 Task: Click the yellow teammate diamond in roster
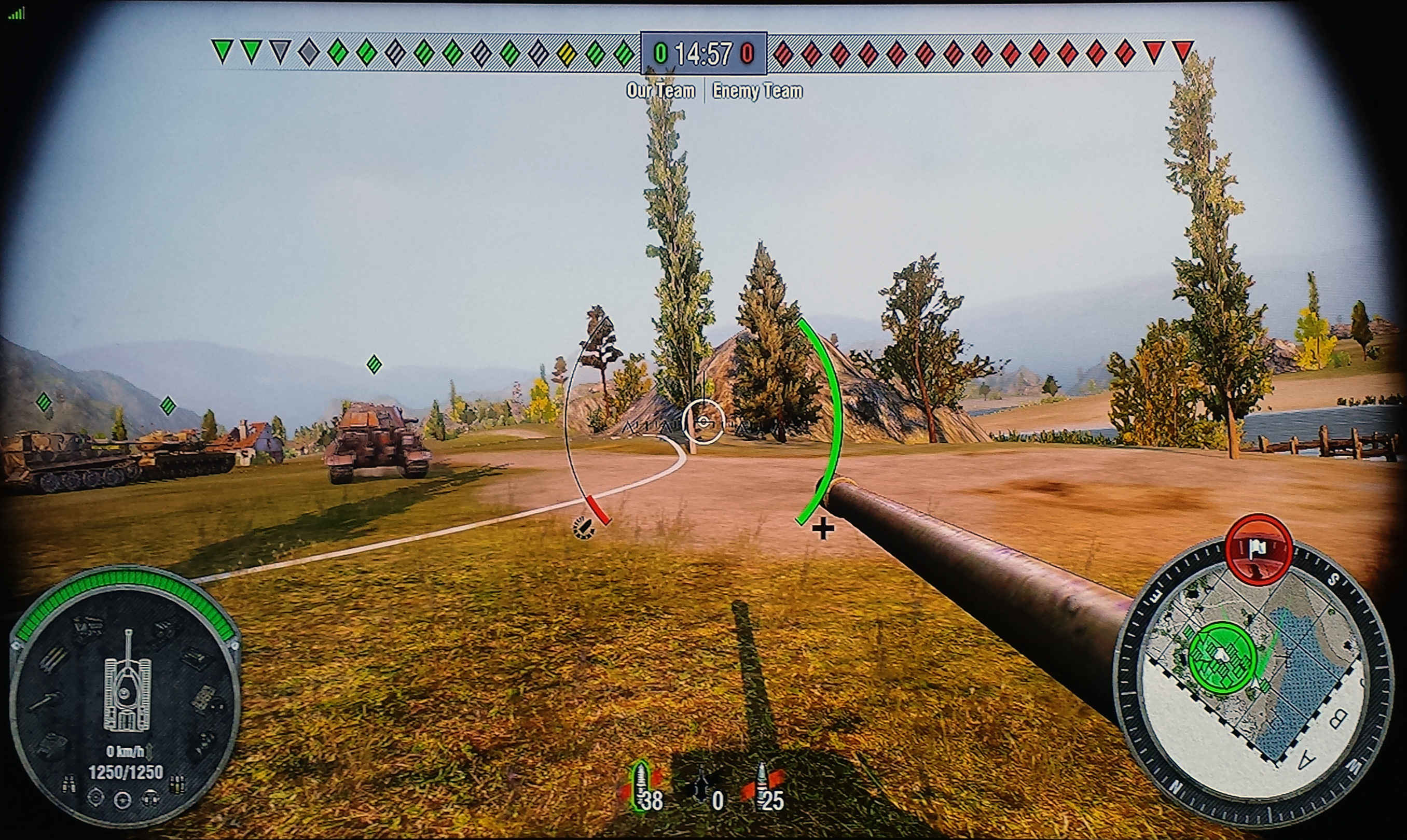pyautogui.click(x=566, y=54)
